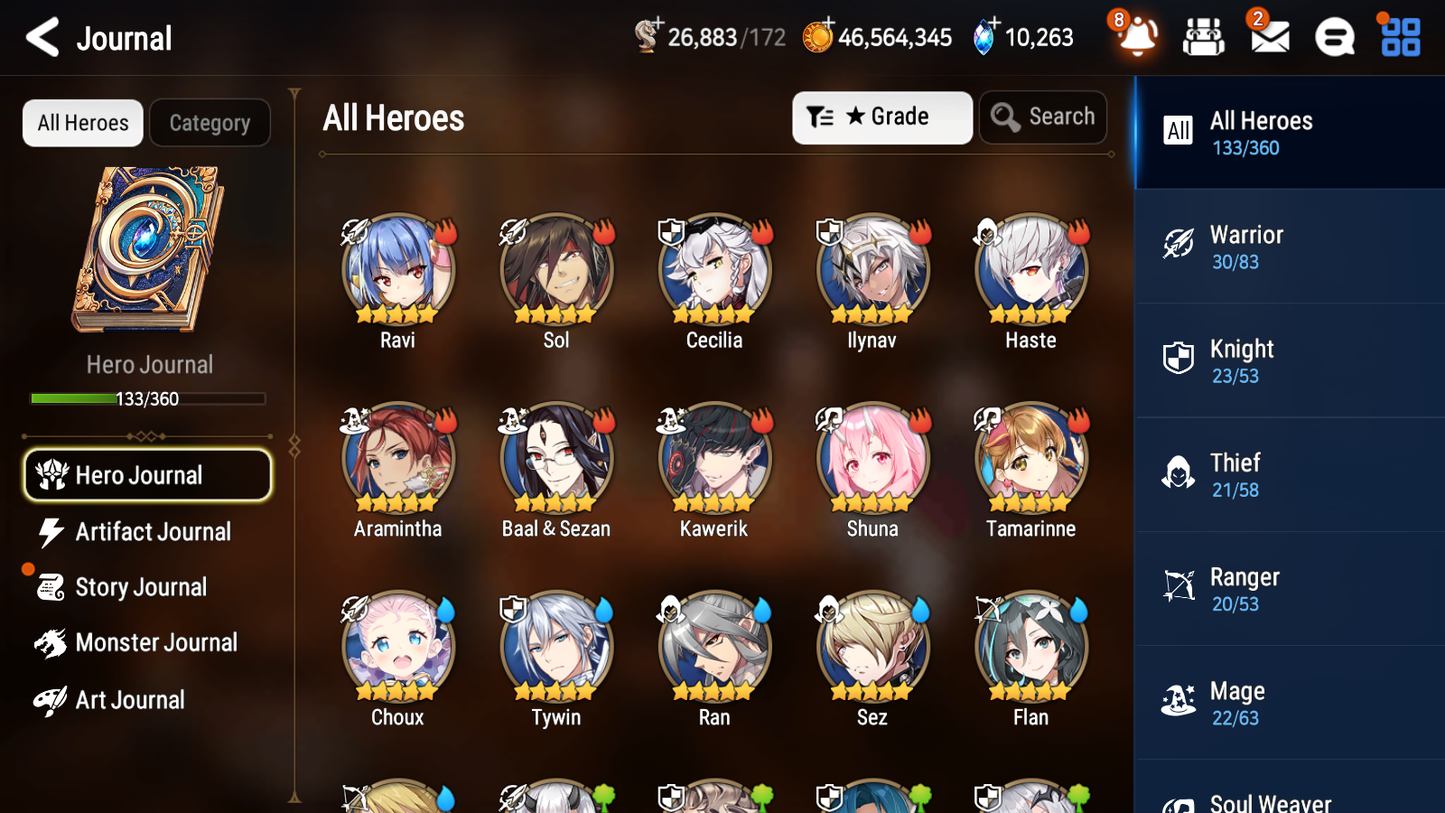Screen dimensions: 1445x813
Task: Open the Grade filter dropdown
Action: (882, 117)
